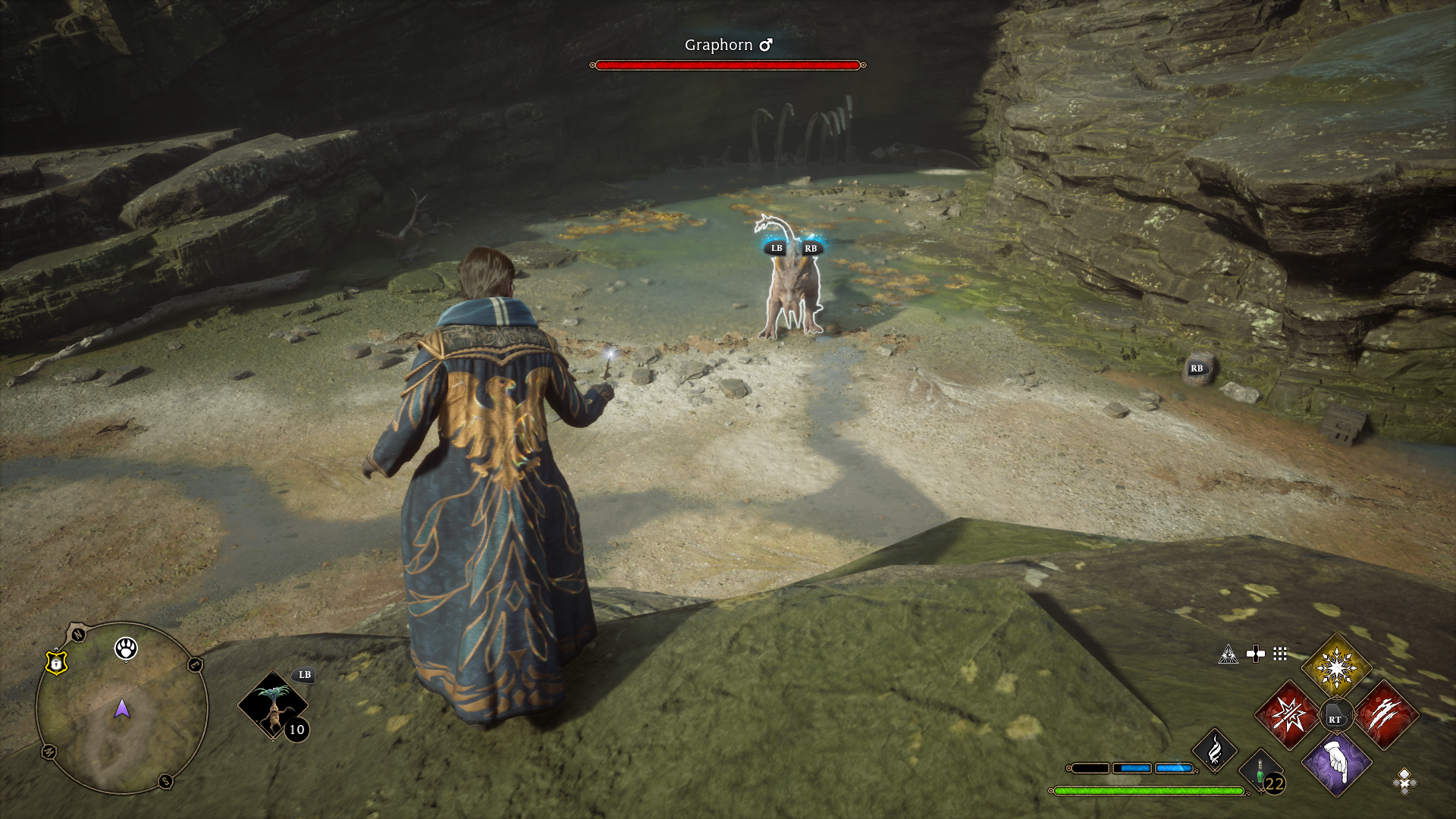The height and width of the screenshot is (819, 1456).
Task: Click the paw print marker on minimap
Action: pos(126,648)
